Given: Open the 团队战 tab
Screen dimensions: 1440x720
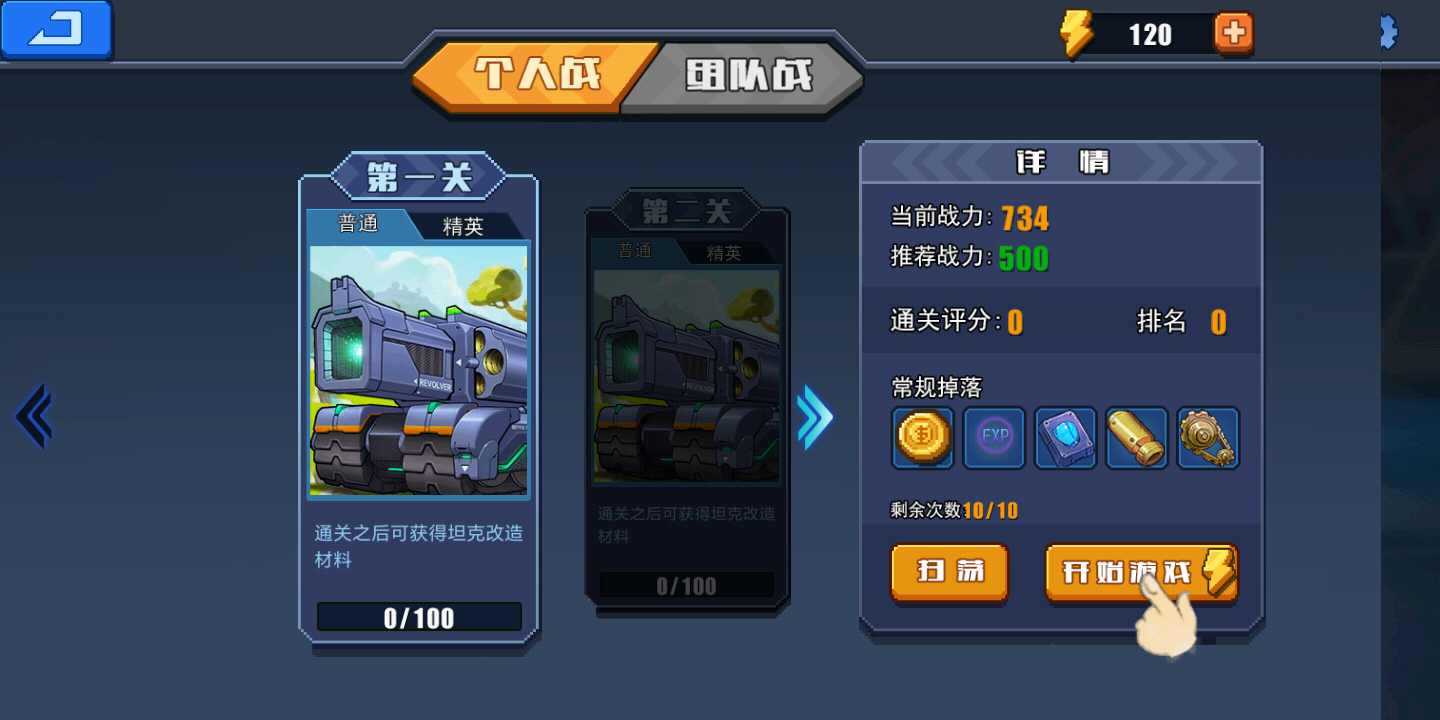Looking at the screenshot, I should (748, 72).
